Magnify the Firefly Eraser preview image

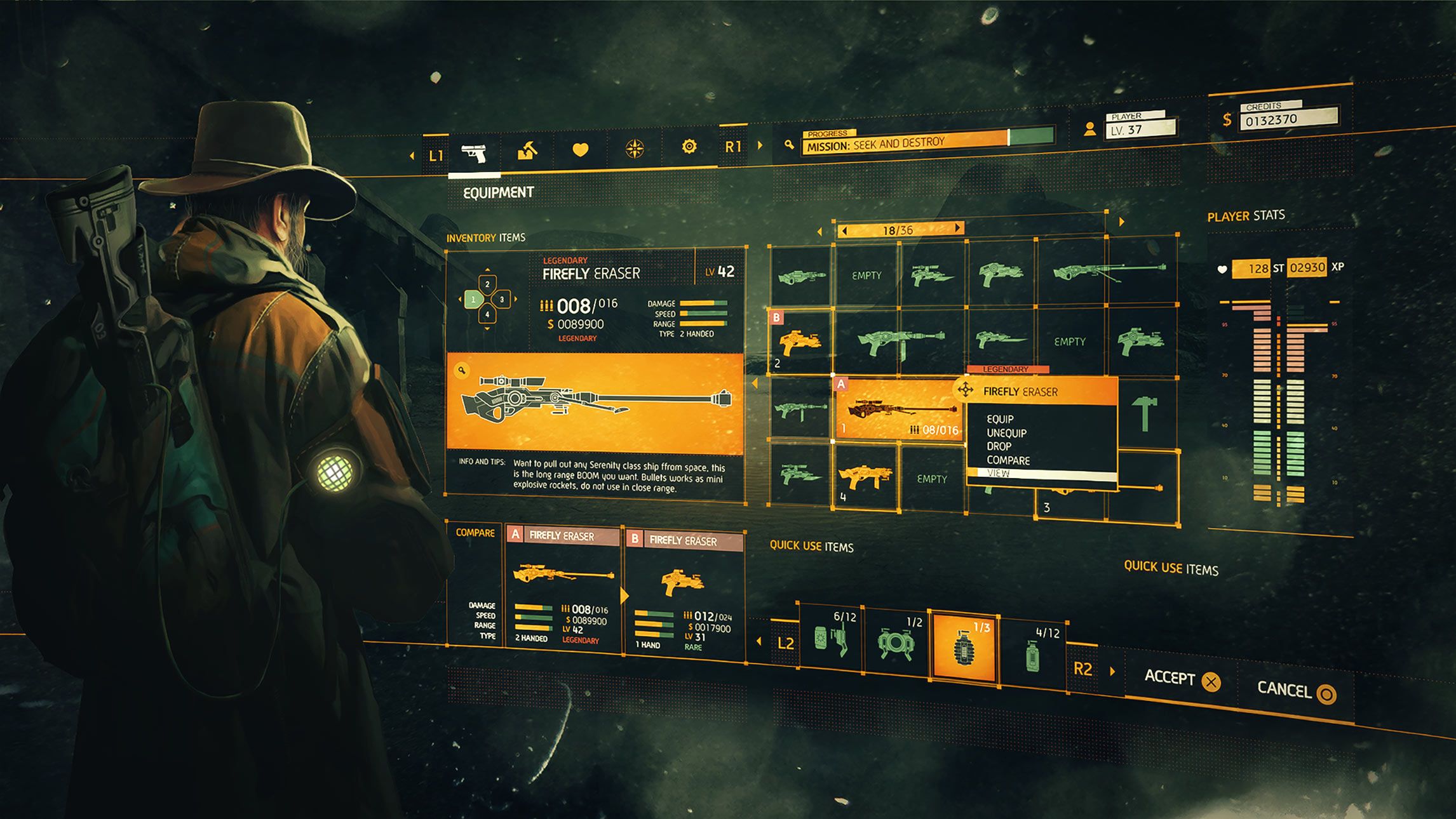[x=462, y=370]
